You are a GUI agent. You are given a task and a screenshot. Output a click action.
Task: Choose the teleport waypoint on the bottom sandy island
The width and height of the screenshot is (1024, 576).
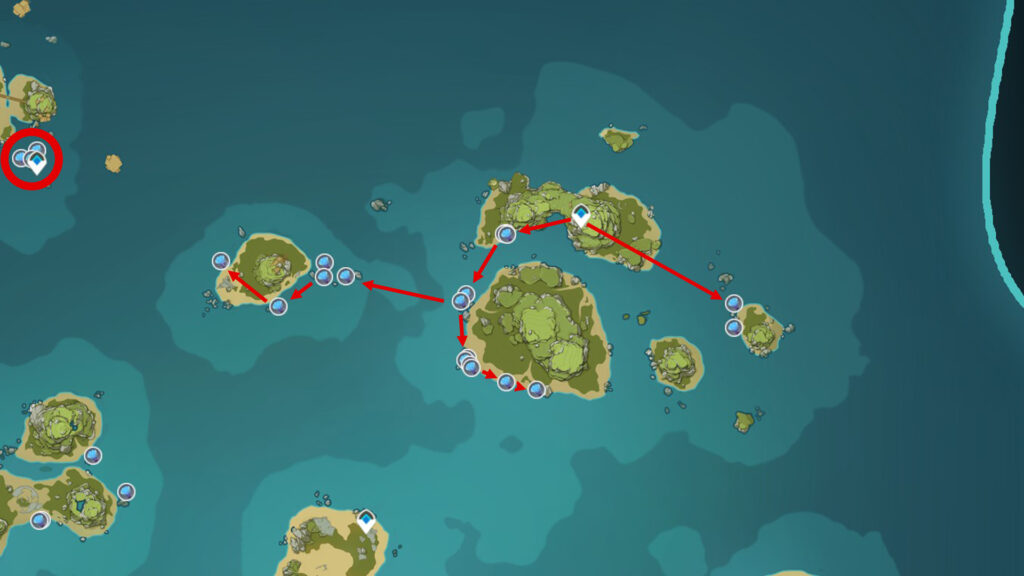coord(366,521)
